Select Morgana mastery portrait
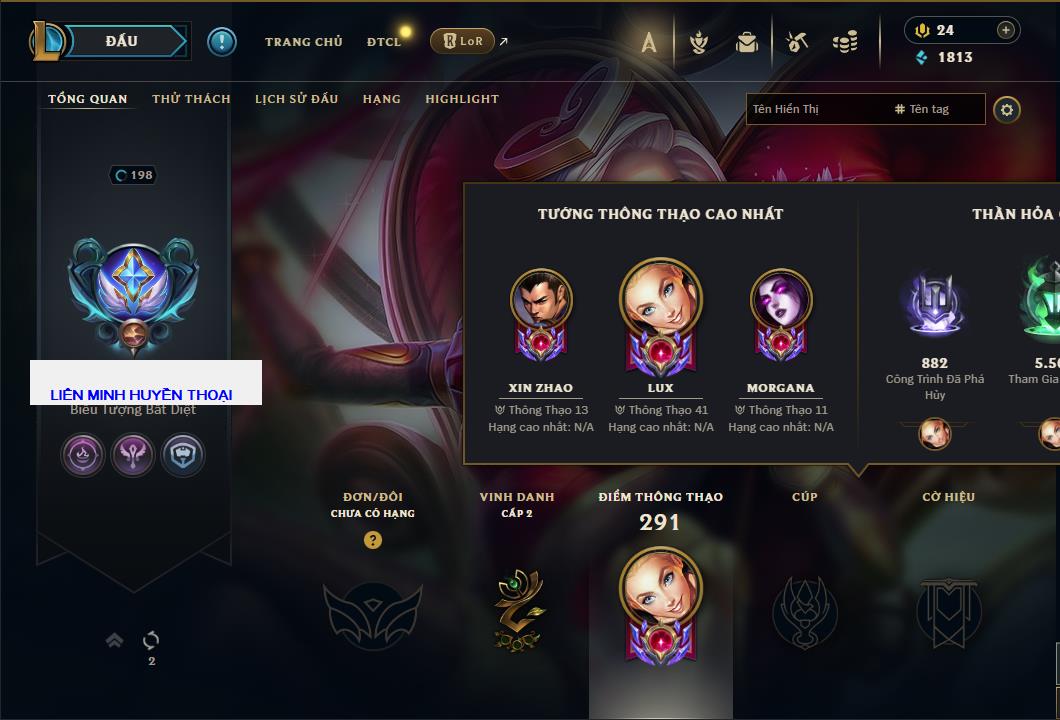 [x=781, y=300]
